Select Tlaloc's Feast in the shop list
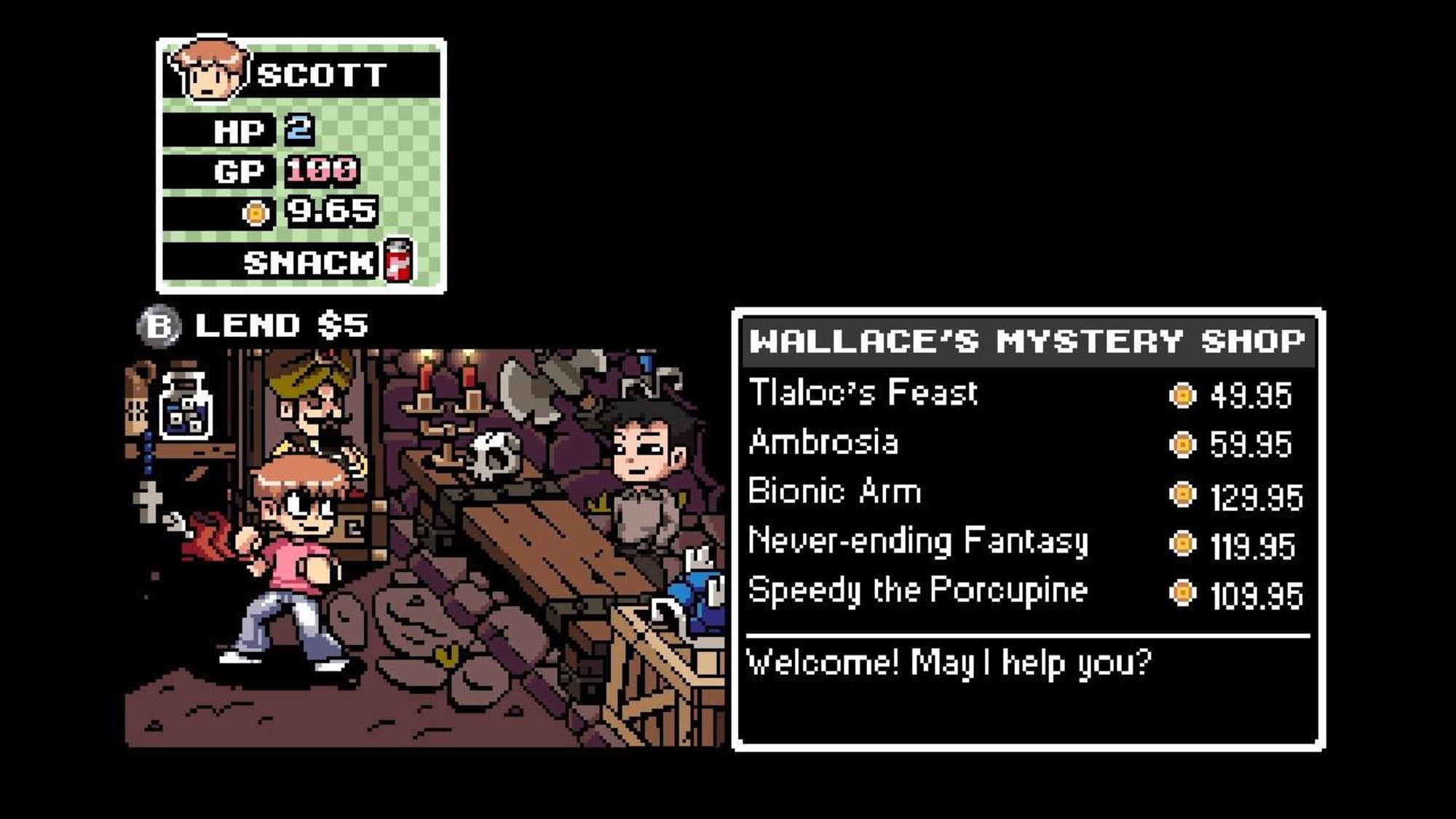1456x819 pixels. click(863, 393)
